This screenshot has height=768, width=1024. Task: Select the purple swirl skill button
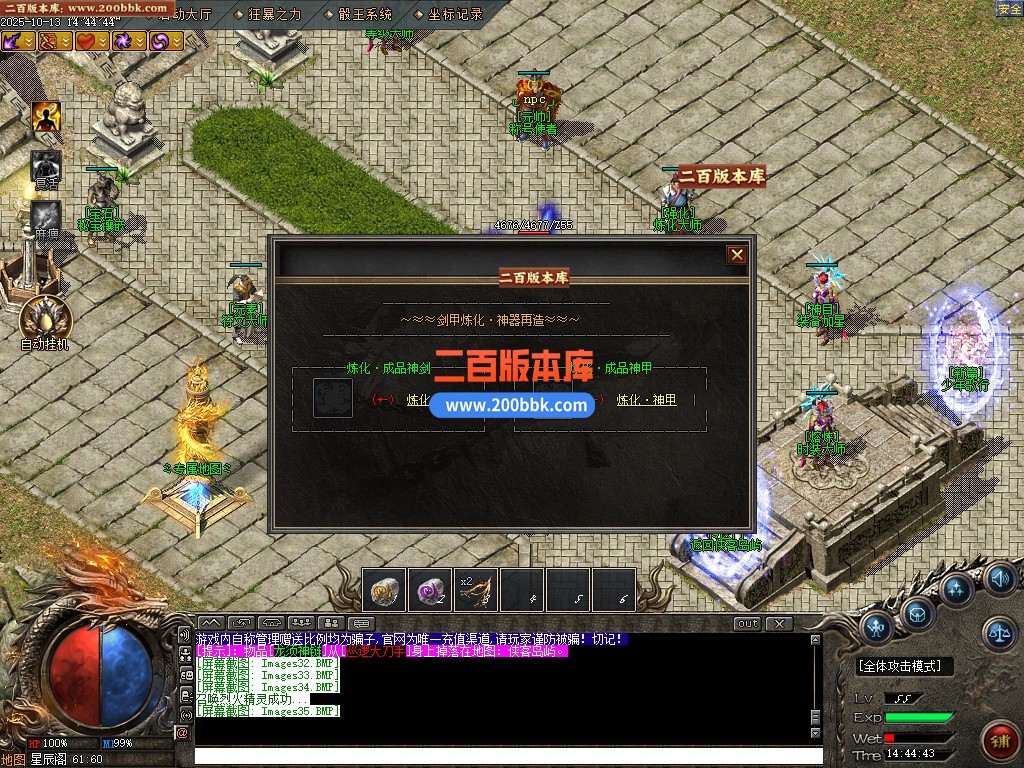tap(161, 40)
